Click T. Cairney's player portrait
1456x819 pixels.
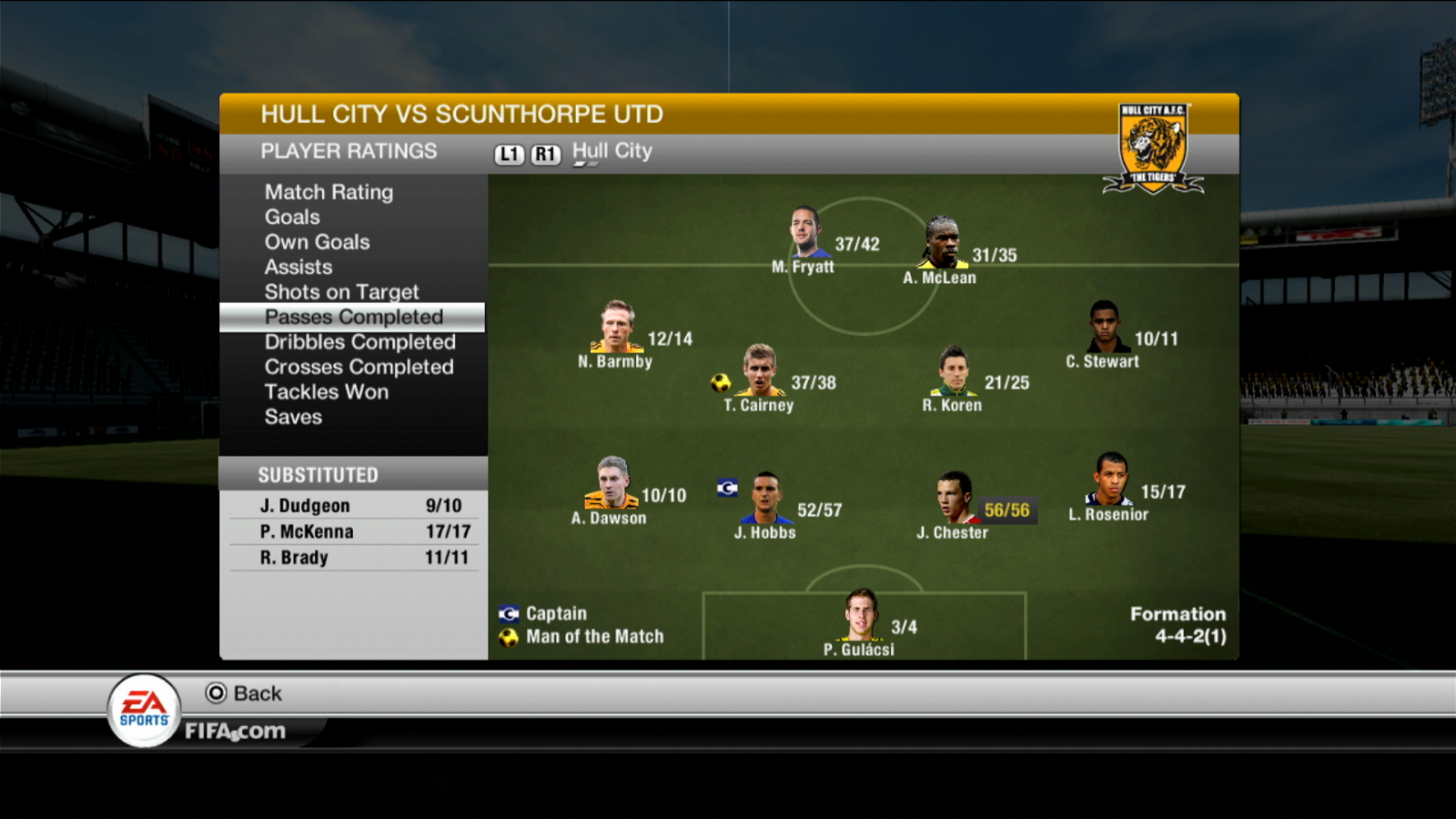759,370
